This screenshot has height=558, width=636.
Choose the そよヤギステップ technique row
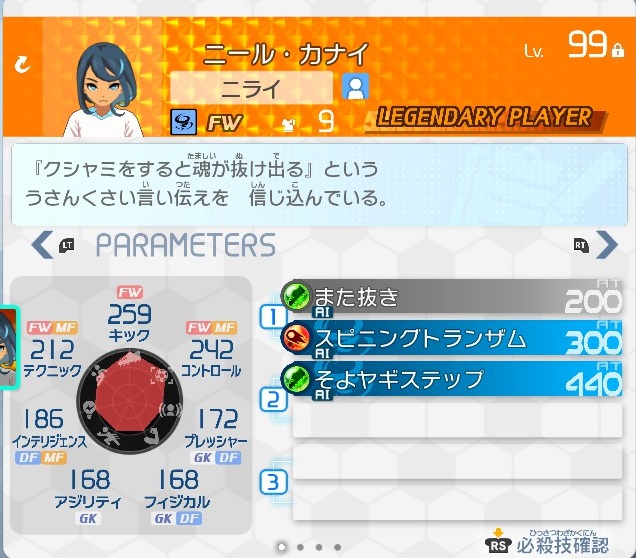tap(452, 380)
